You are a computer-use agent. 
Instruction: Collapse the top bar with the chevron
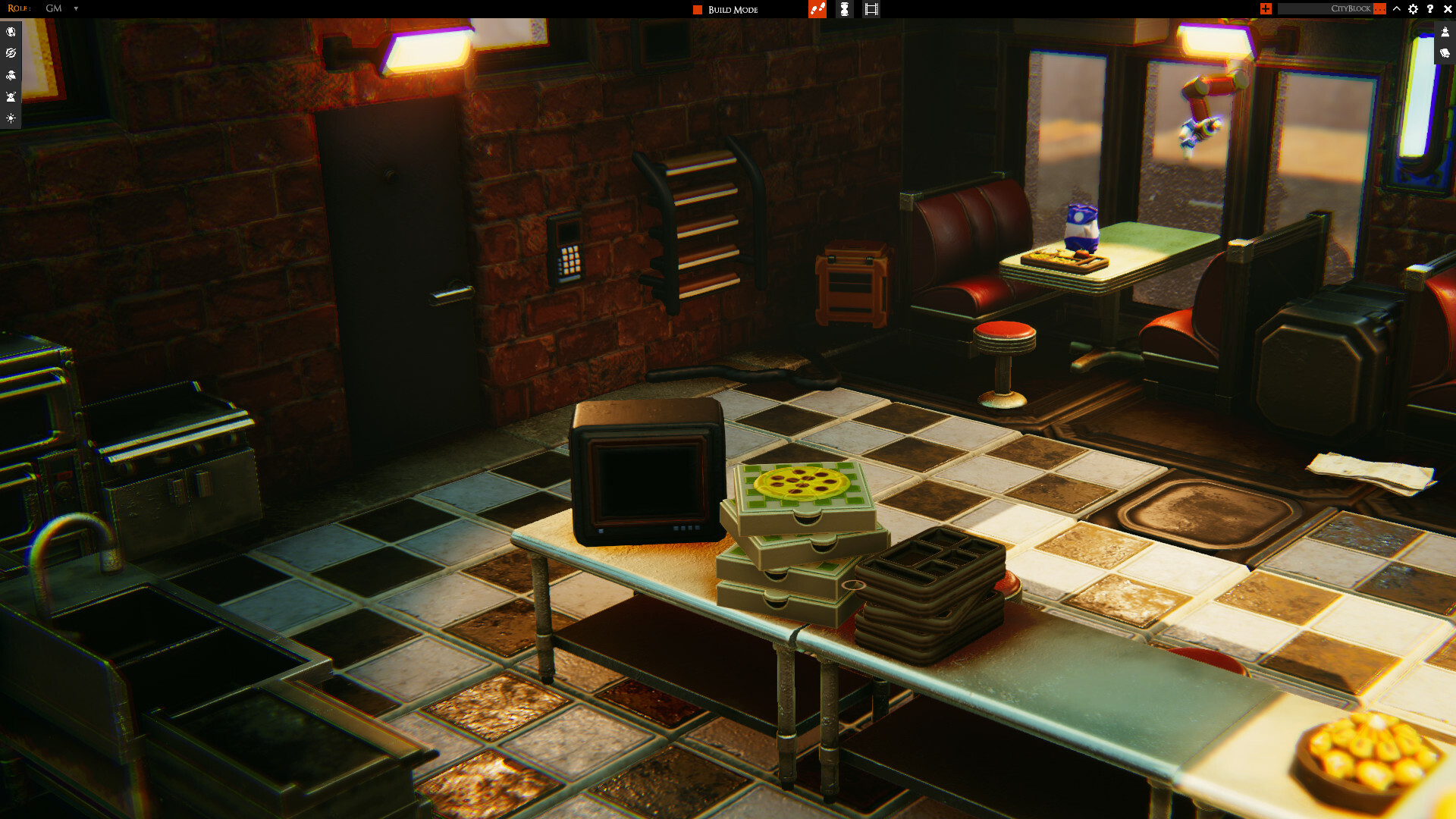[1396, 9]
